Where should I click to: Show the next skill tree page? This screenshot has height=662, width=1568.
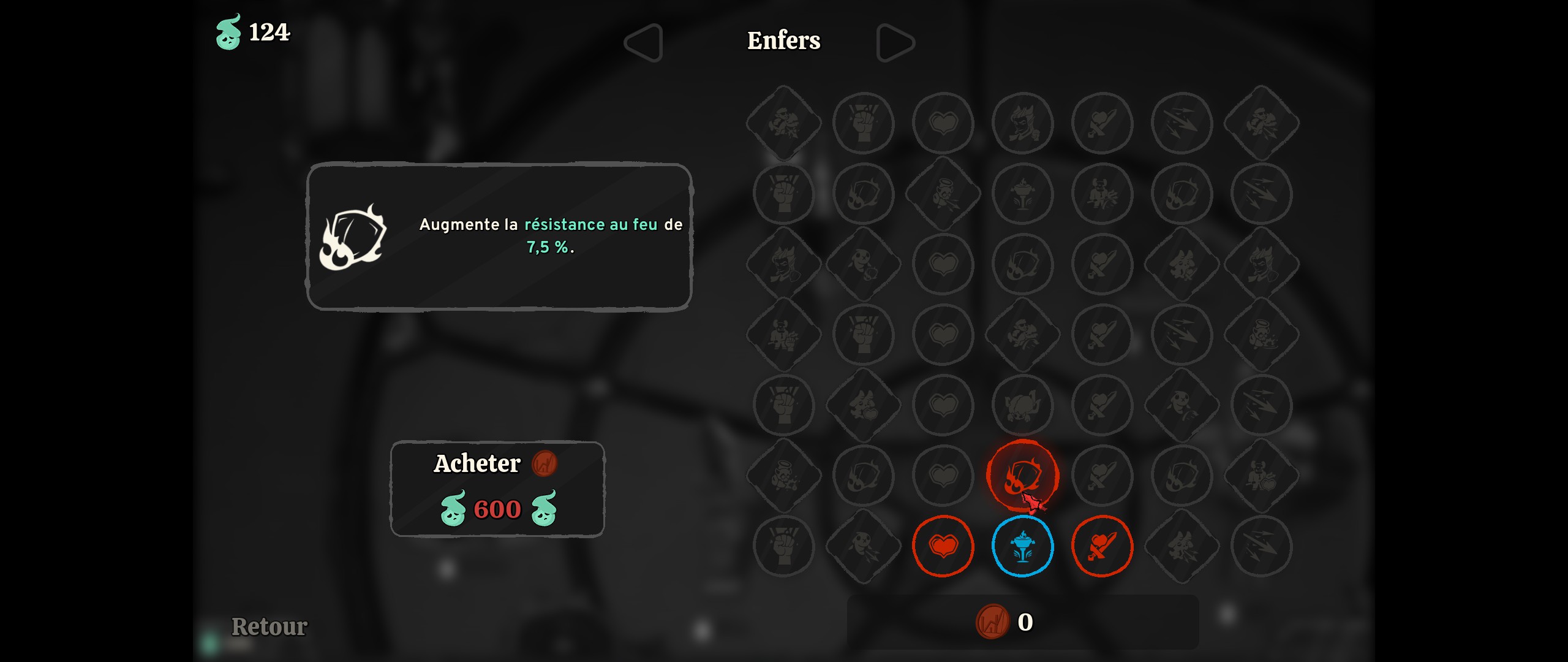coord(895,42)
